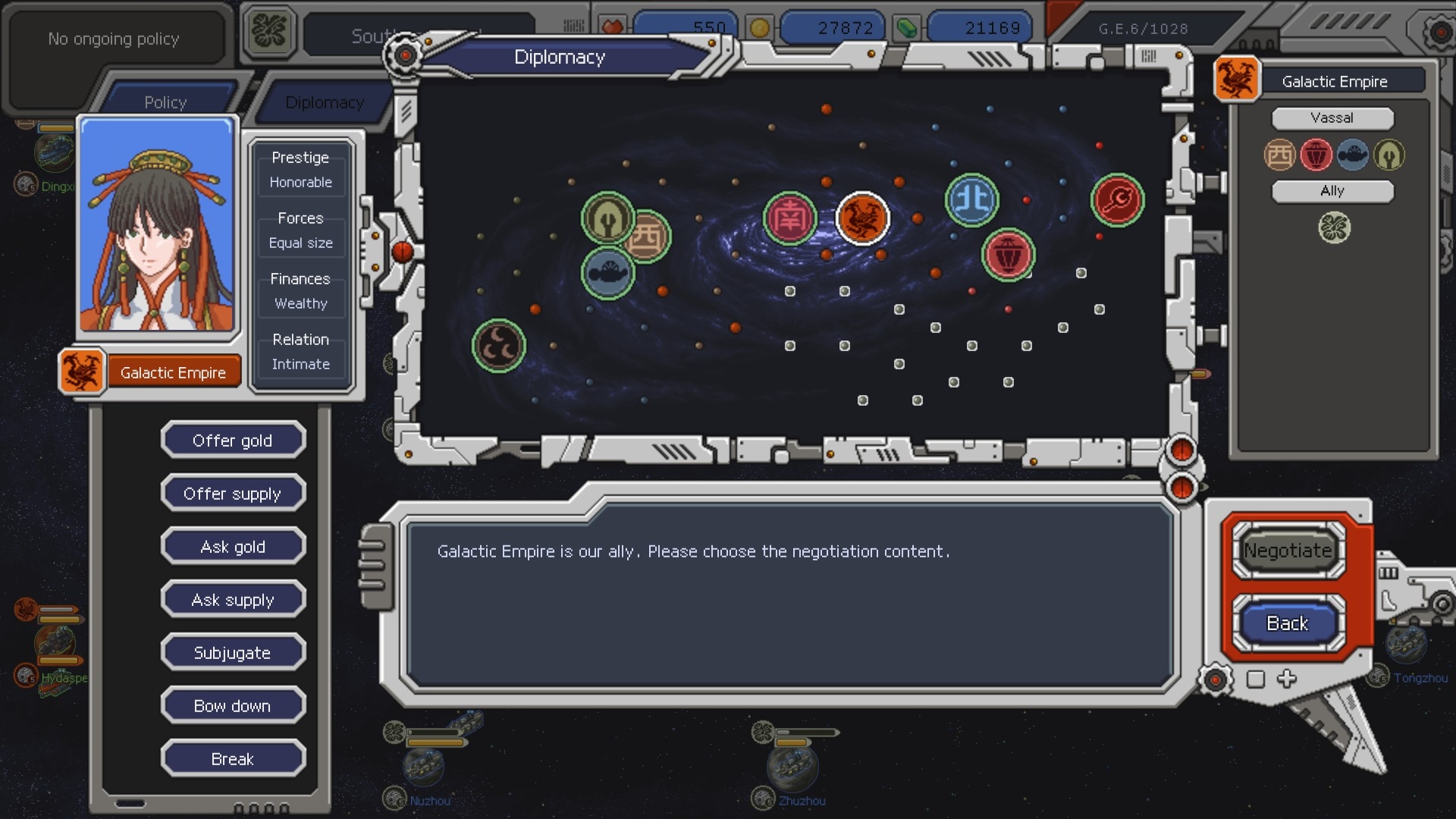This screenshot has width=1456, height=819.
Task: Select the pink 南 faction emblem on map
Action: 789,218
